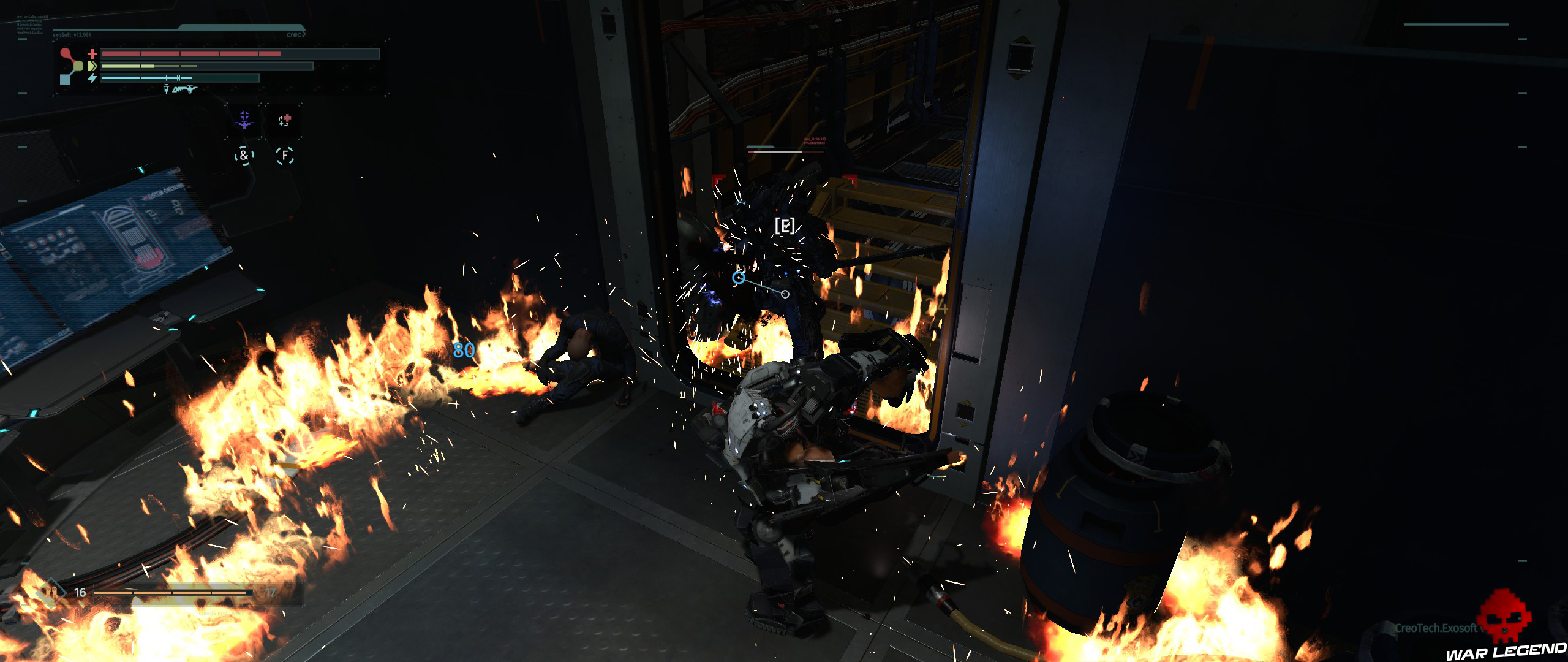Click the syringe implant icon above the bars
Viewport: 1568px width, 662px height.
click(x=166, y=90)
